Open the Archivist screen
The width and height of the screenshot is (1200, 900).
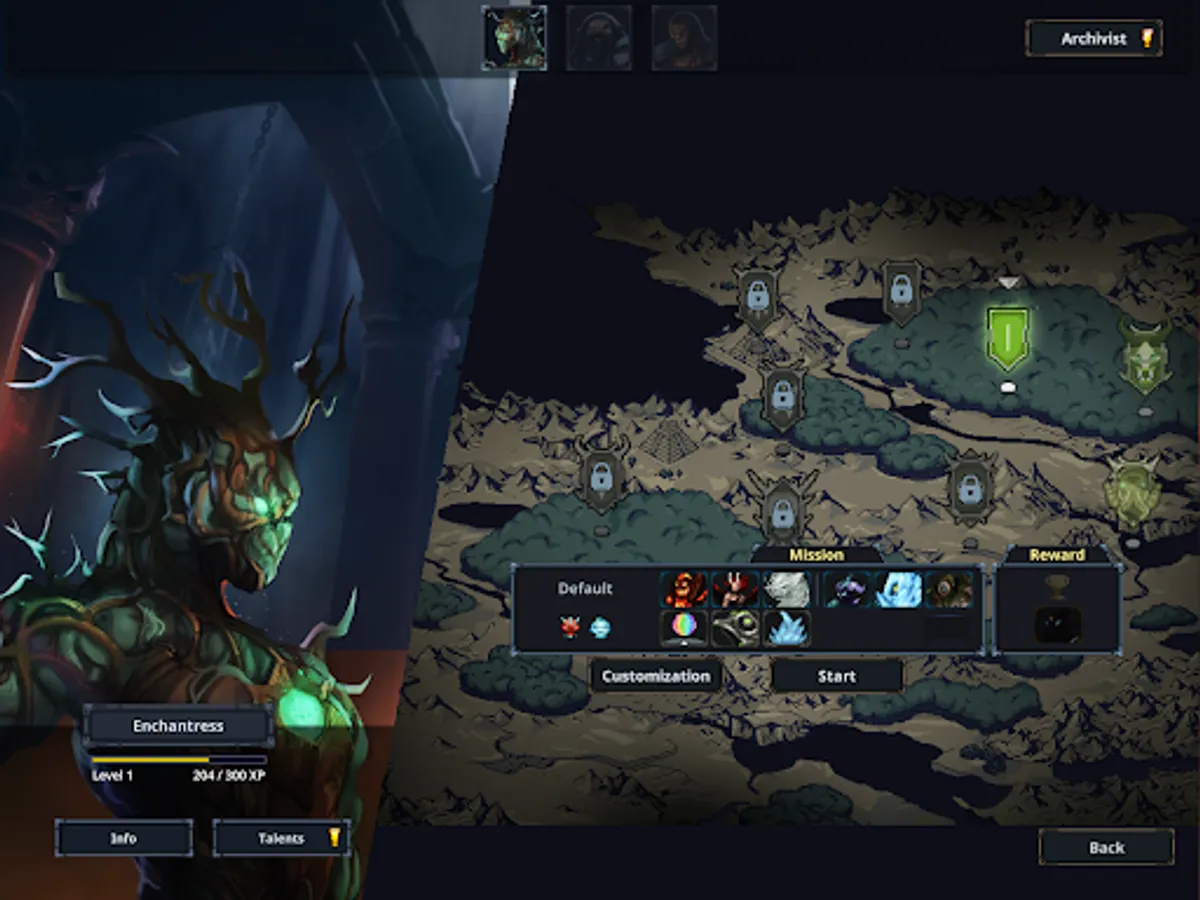point(1094,39)
